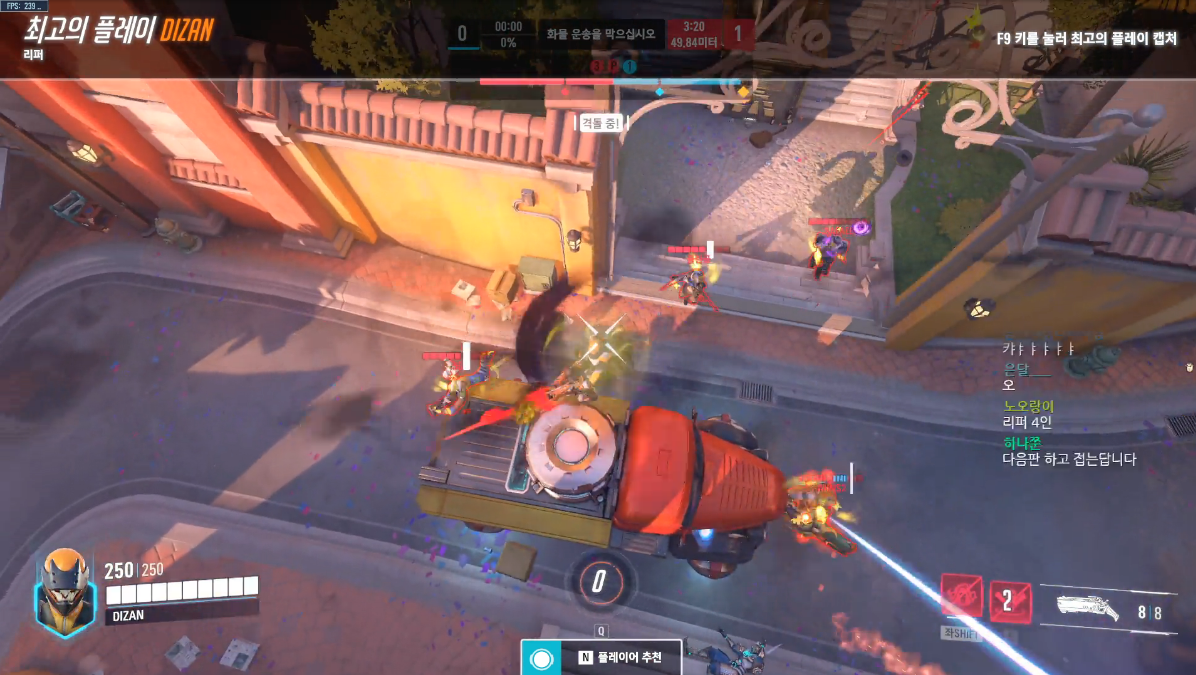
Task: Click the 플레이어 추천 endorse button
Action: pyautogui.click(x=601, y=657)
